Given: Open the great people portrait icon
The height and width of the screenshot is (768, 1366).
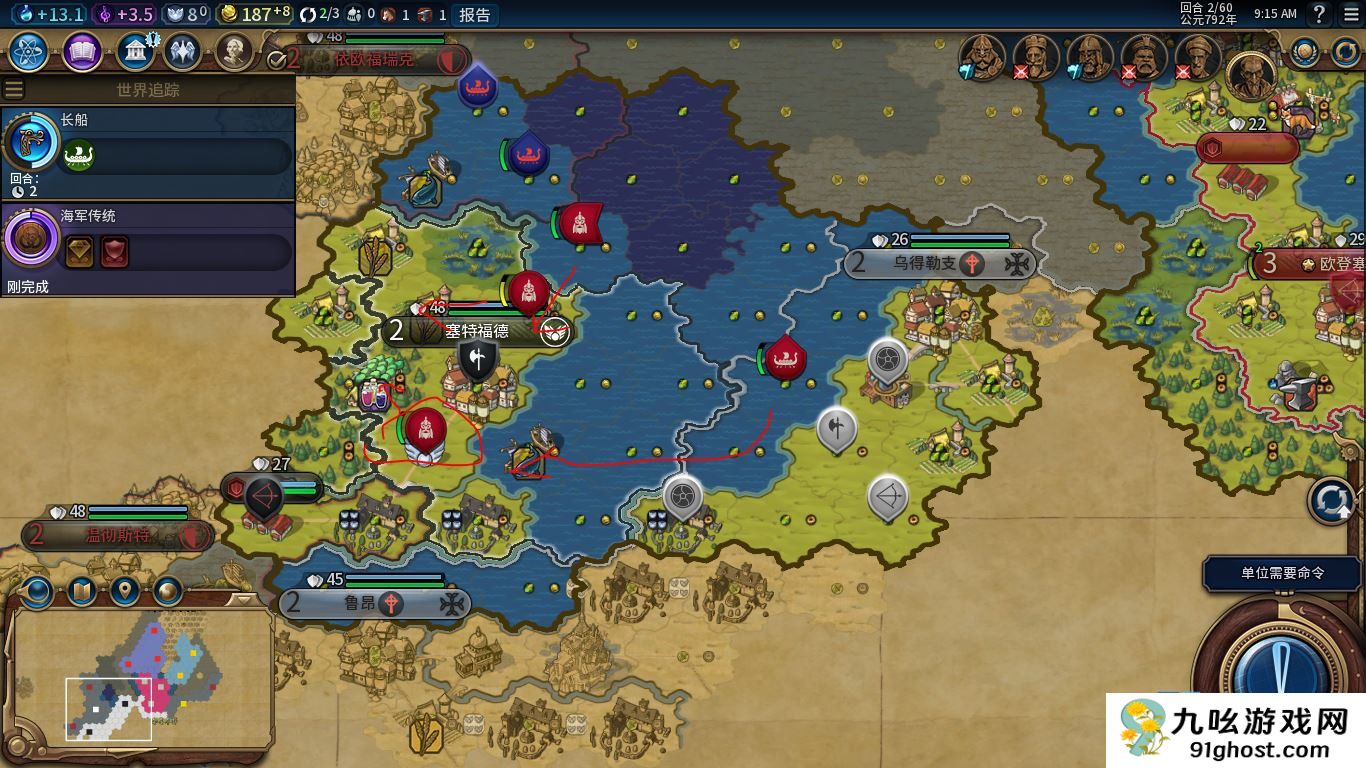Looking at the screenshot, I should coord(233,52).
